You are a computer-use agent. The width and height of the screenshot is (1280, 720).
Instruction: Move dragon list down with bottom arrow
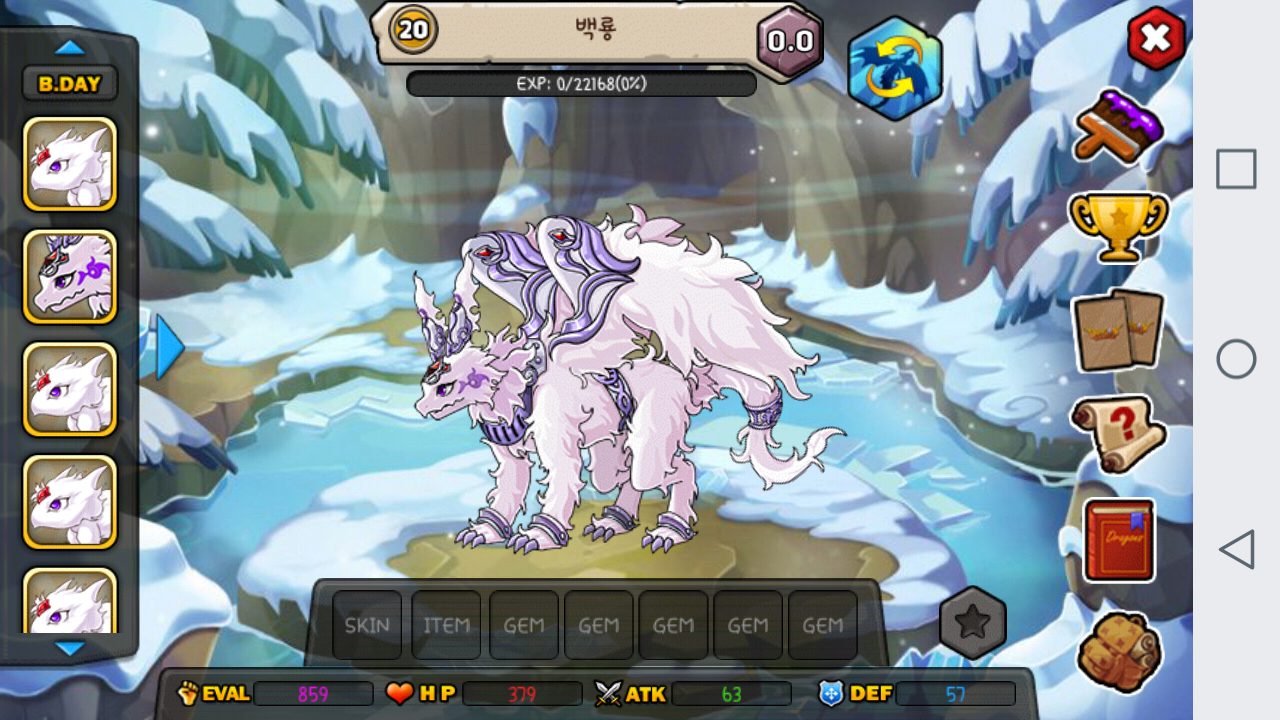pos(70,649)
